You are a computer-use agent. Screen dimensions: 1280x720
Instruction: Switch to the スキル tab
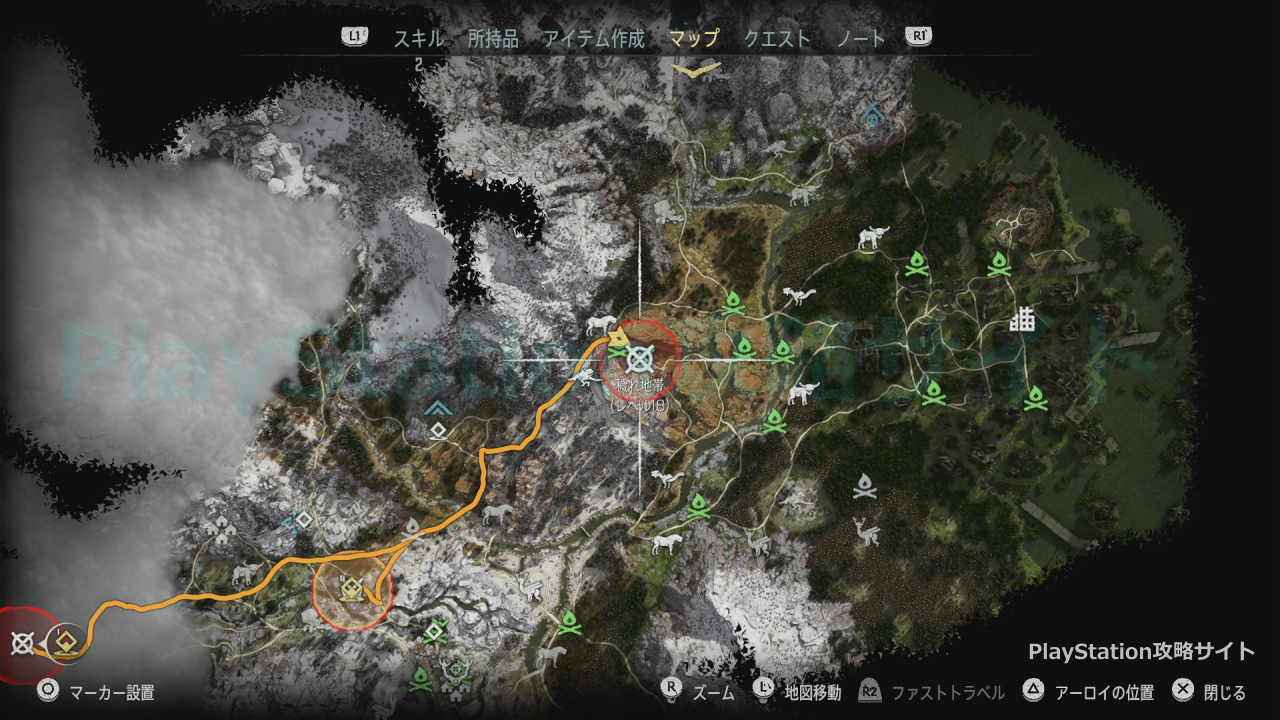tap(417, 39)
